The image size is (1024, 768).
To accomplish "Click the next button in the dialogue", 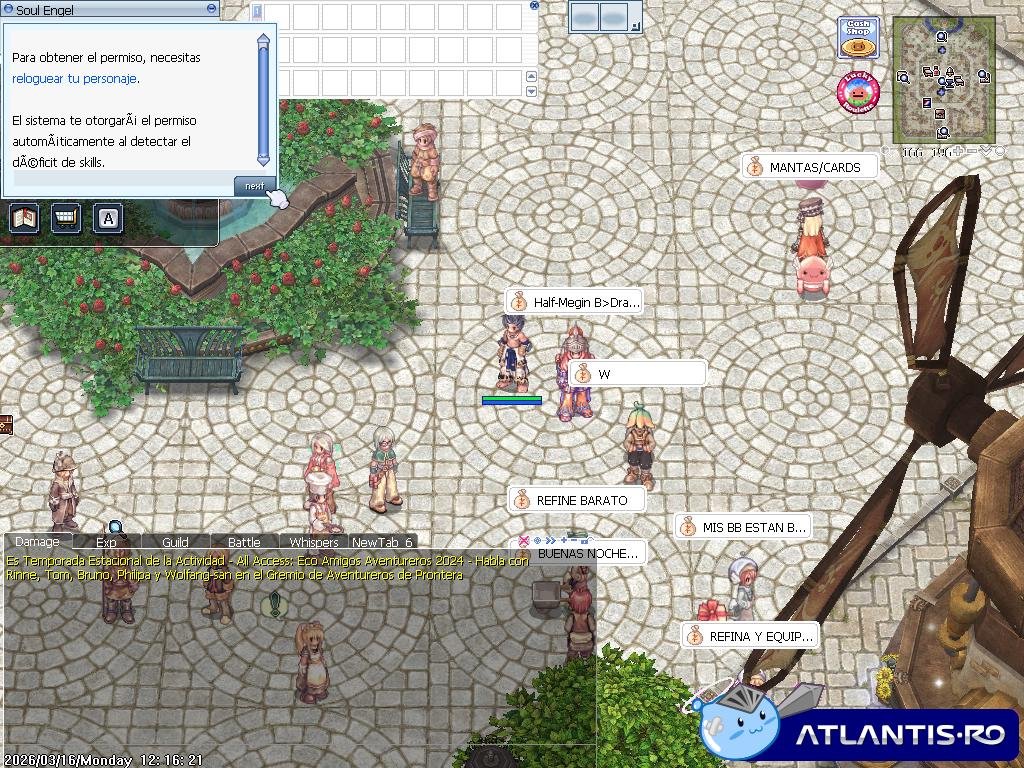I will pyautogui.click(x=254, y=186).
